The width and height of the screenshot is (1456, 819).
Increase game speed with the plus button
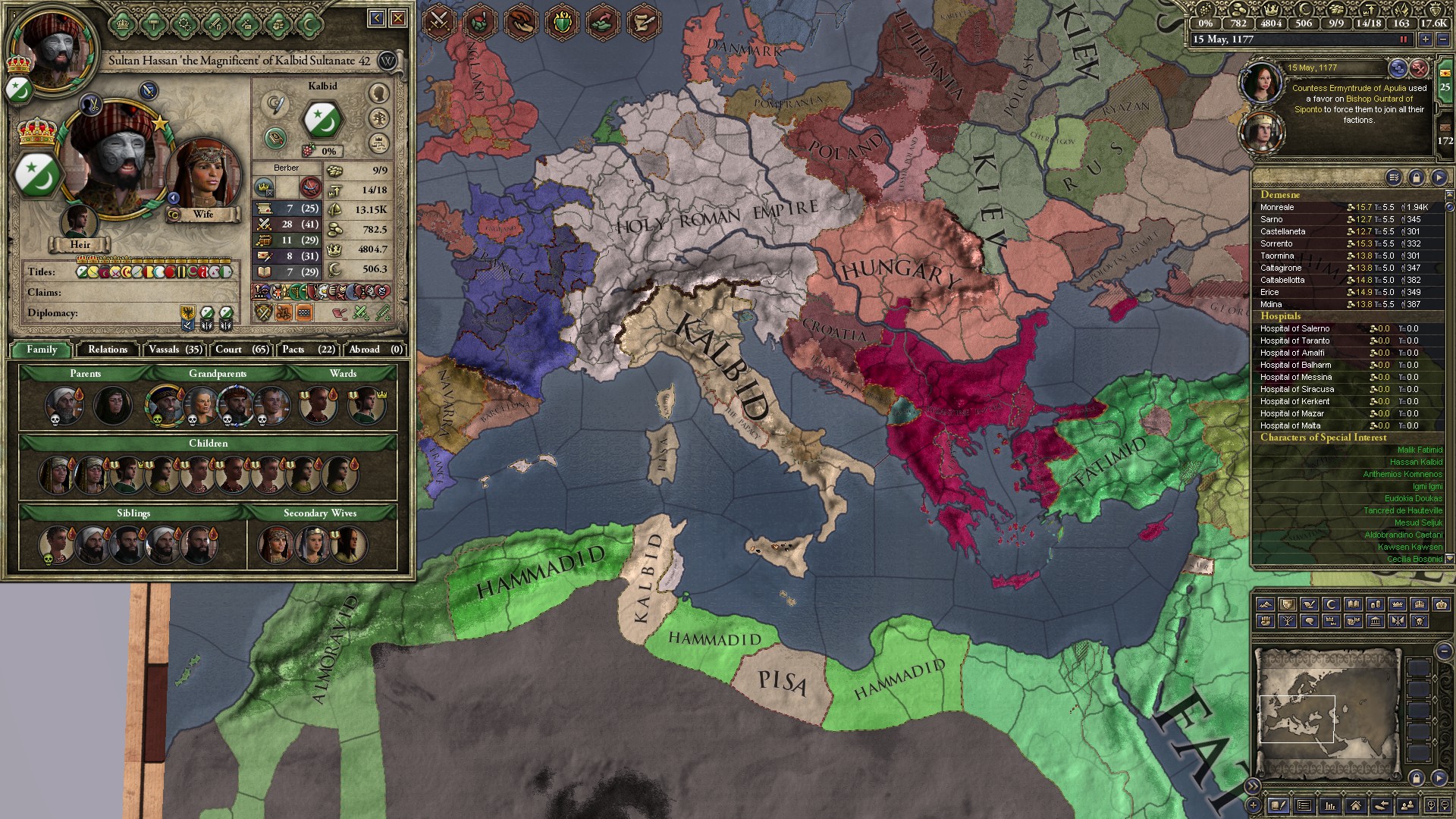(x=1426, y=39)
